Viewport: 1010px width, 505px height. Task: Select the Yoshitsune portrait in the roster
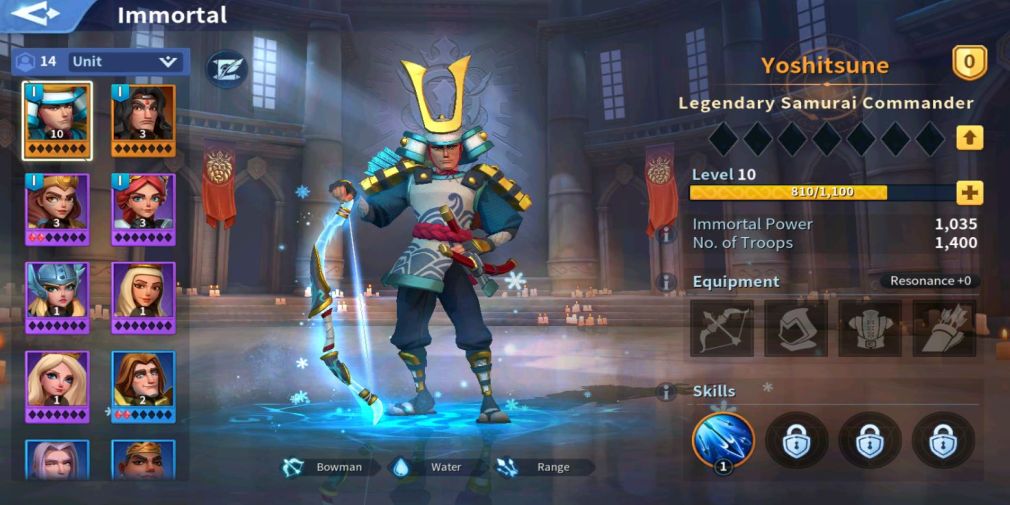(57, 120)
